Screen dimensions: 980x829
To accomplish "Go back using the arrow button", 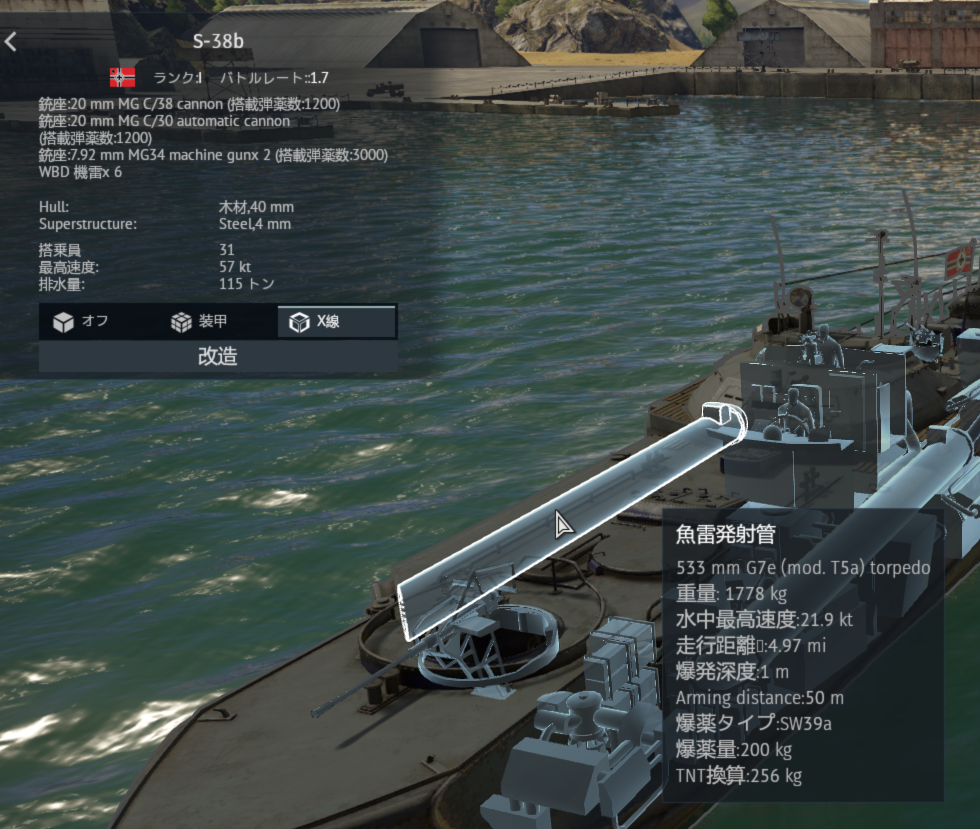I will (x=11, y=42).
